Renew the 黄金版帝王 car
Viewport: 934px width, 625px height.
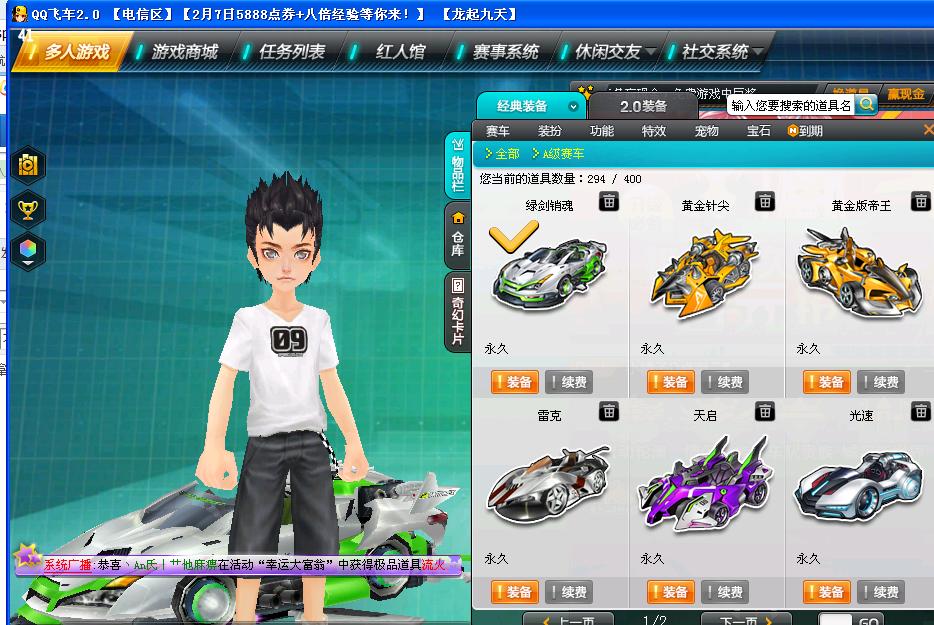(x=879, y=382)
